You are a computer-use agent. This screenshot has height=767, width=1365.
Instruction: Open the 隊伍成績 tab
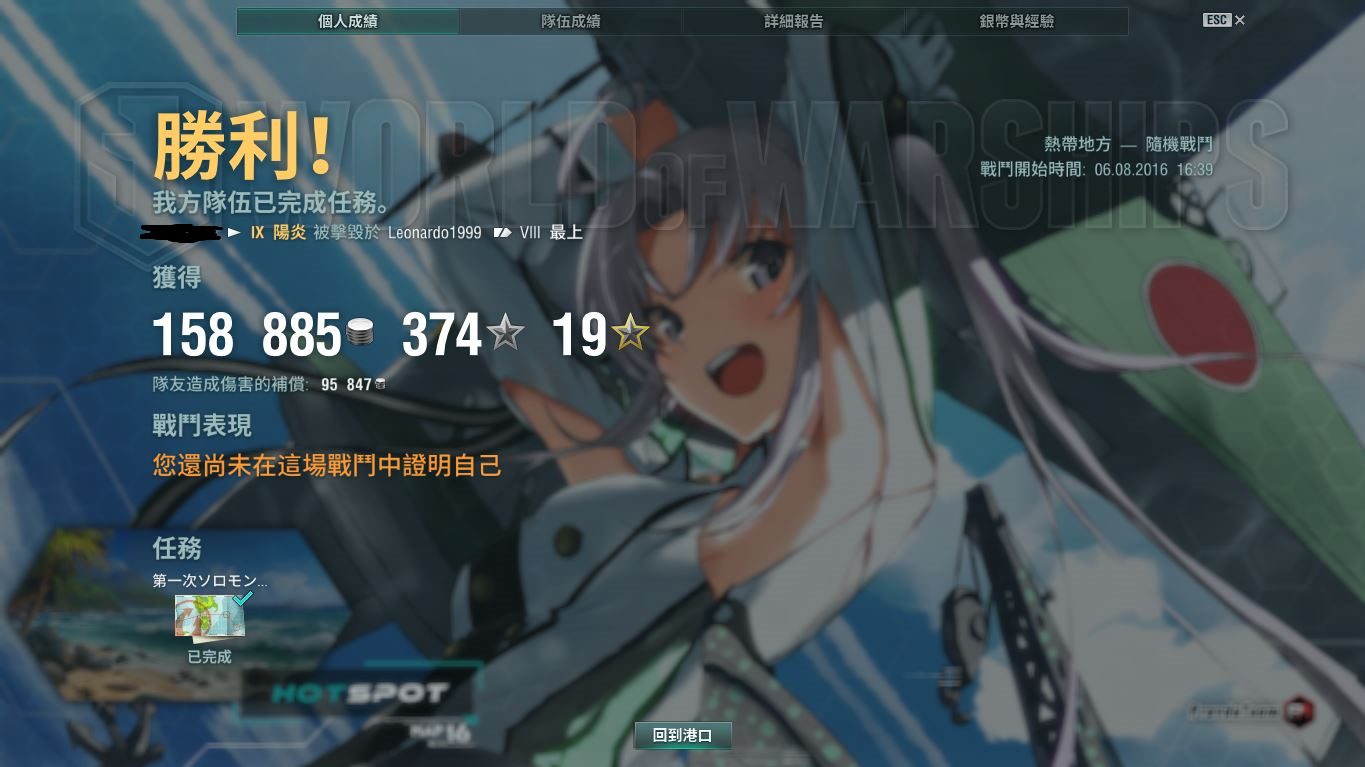tap(570, 21)
